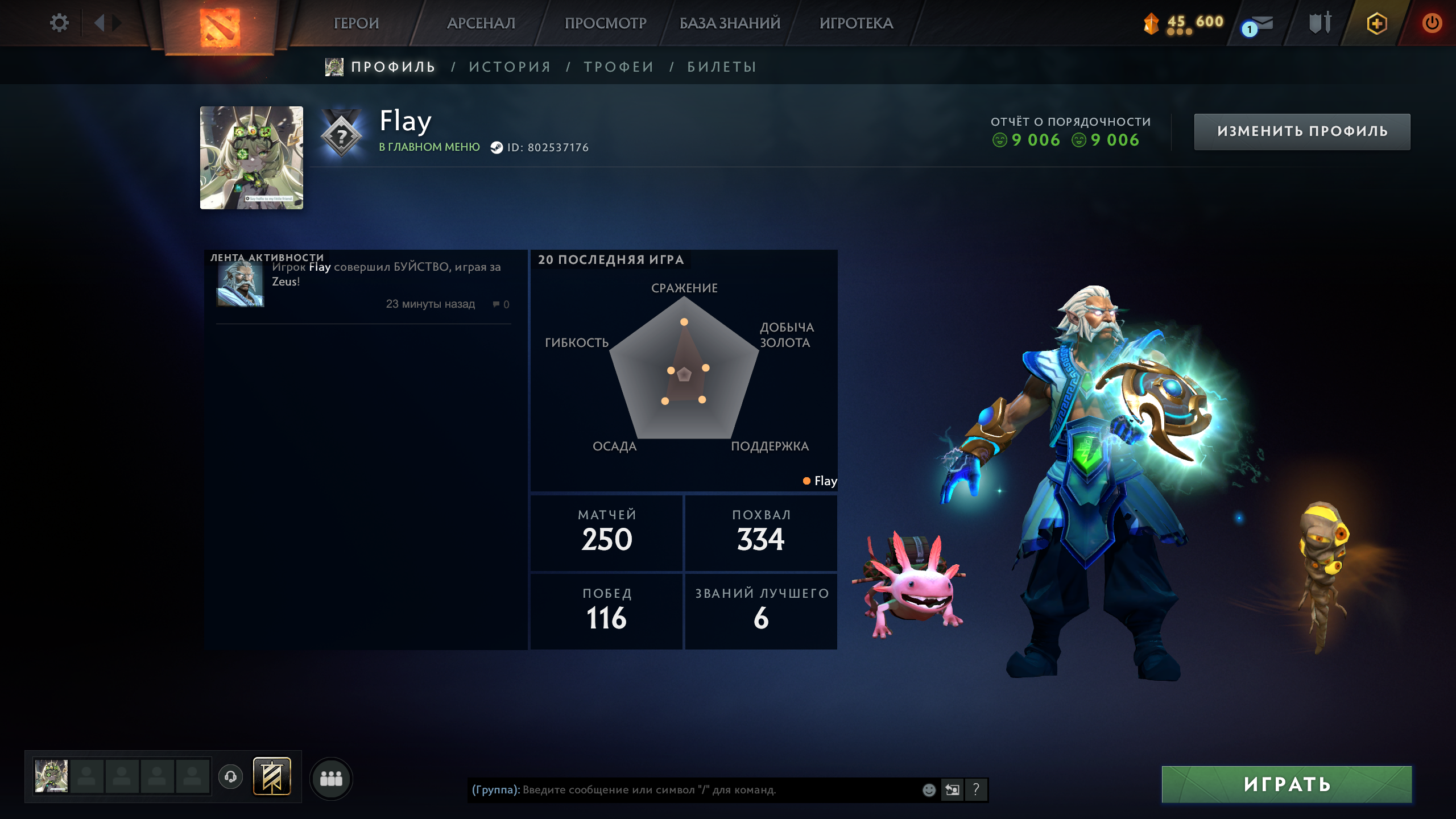Click the ИЗМЕНИТЬ ПРОФИЛЬ button
This screenshot has width=1456, height=819.
pos(1302,131)
